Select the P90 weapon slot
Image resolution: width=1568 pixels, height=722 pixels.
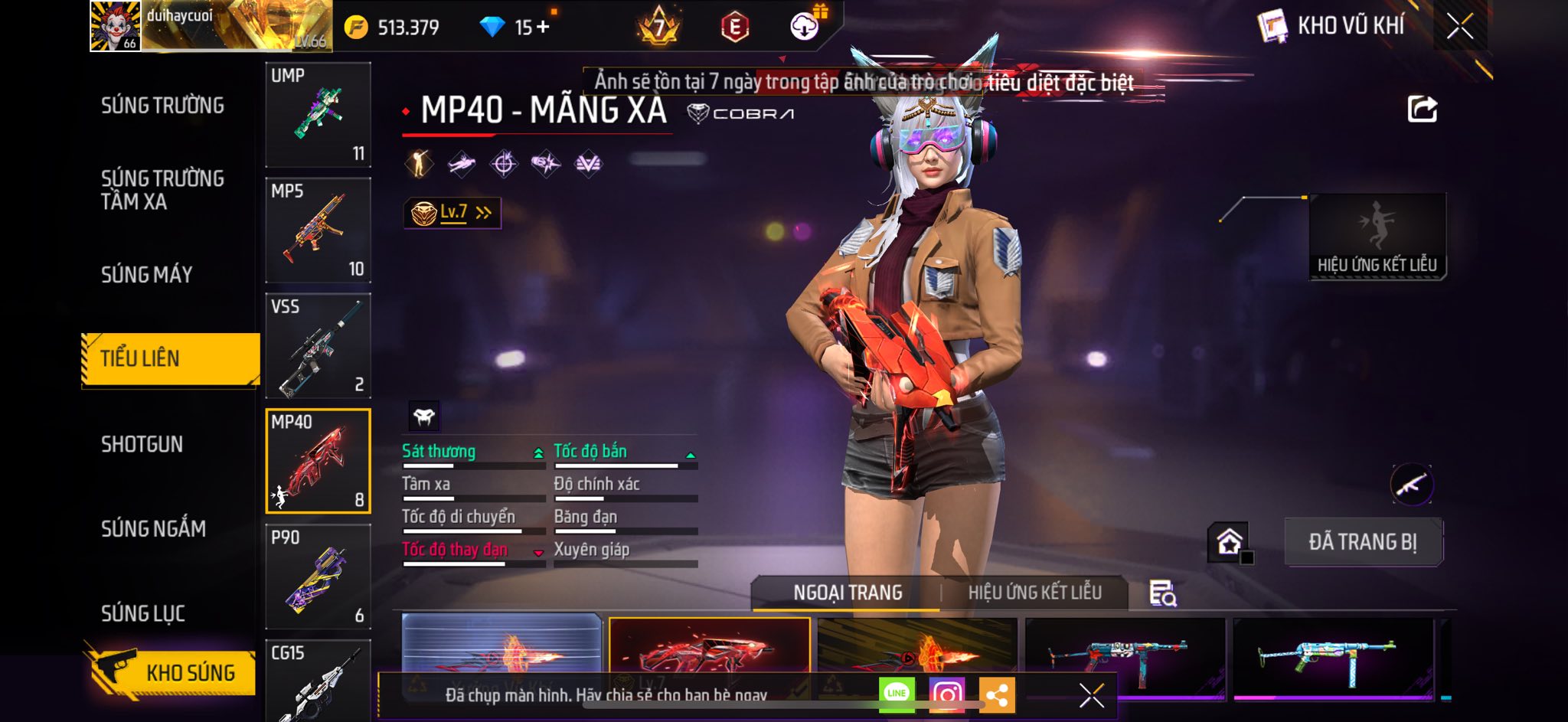(318, 577)
